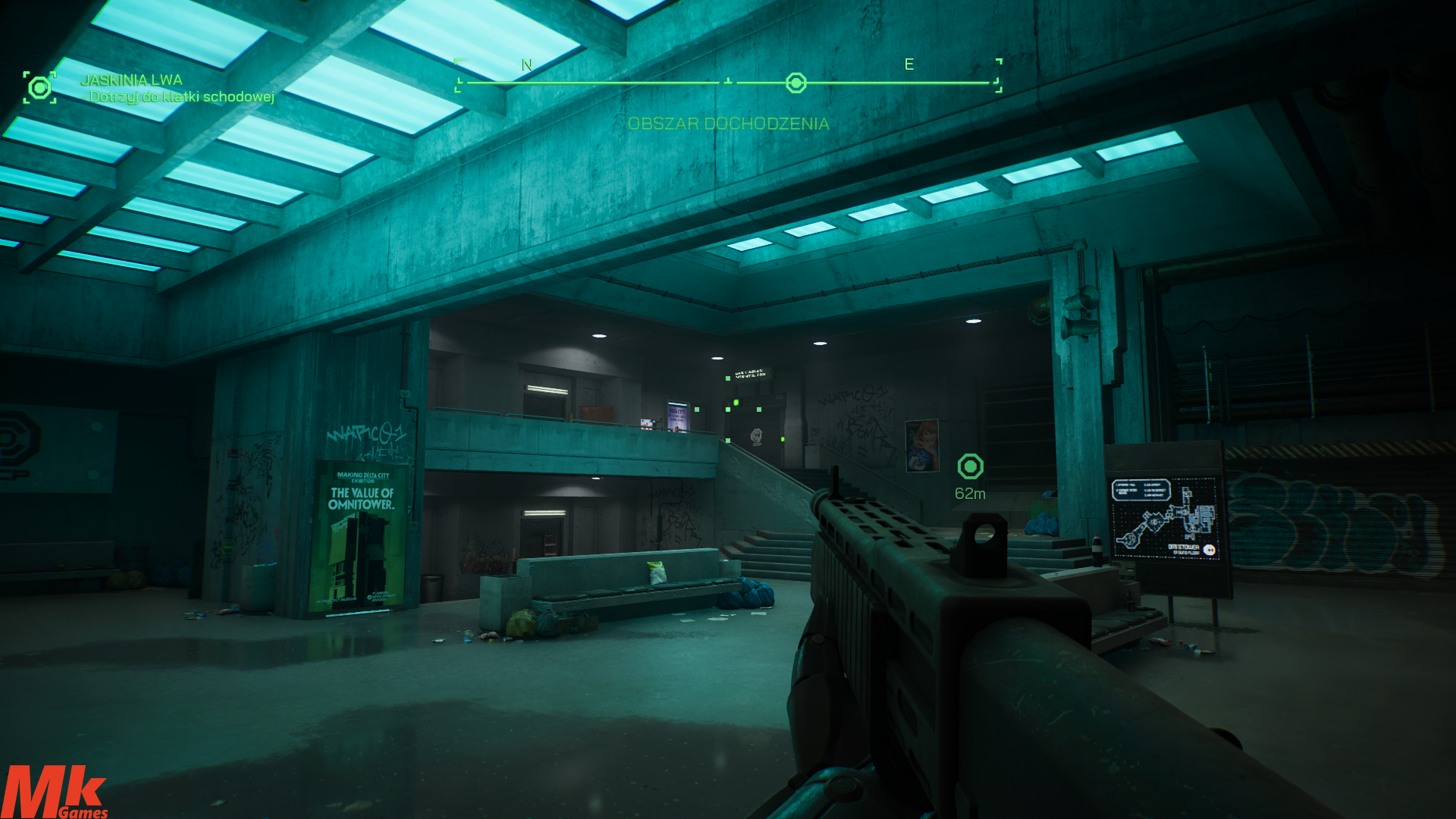Click the Mk Games watermark logo
Viewport: 1456px width, 819px height.
click(54, 792)
